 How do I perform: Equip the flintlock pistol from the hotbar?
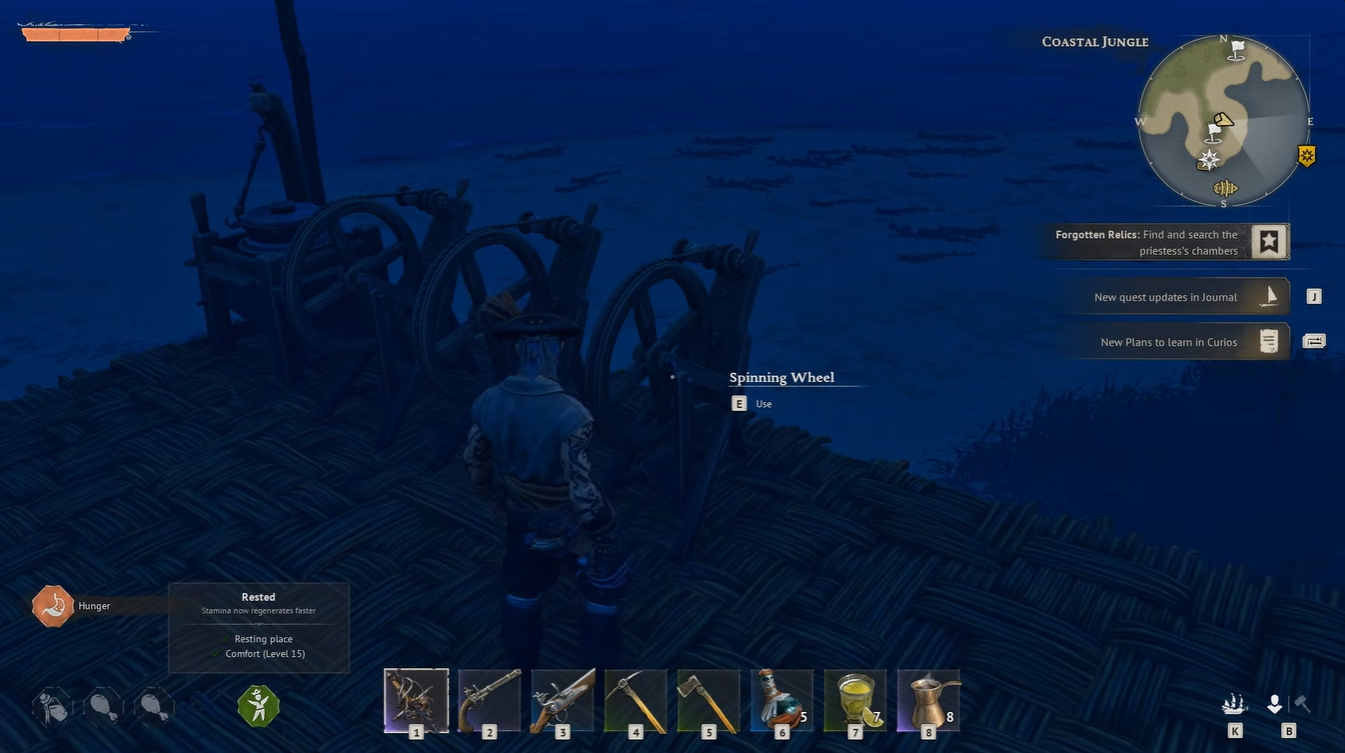coord(489,700)
